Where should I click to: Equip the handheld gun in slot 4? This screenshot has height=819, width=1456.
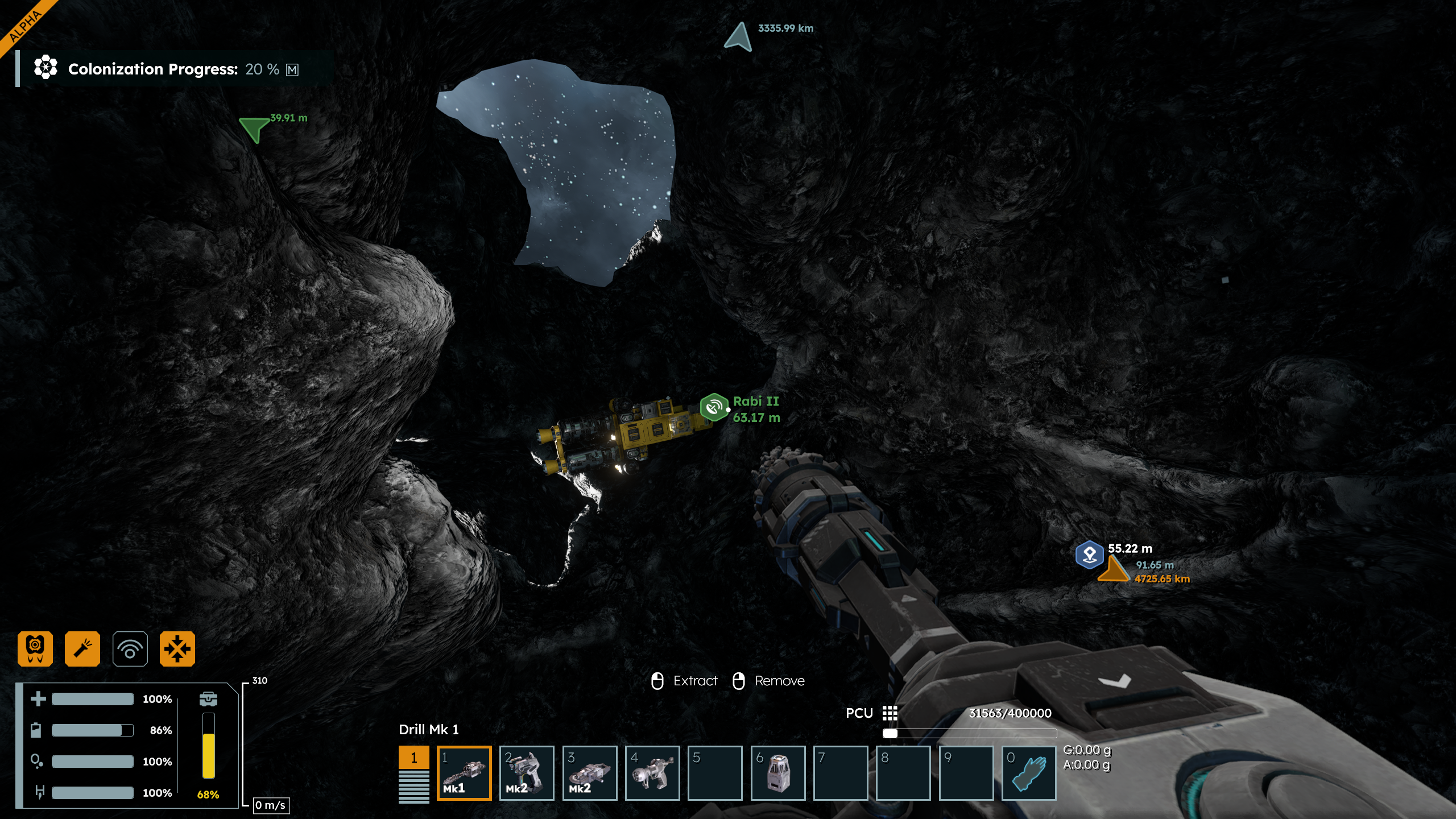point(652,772)
